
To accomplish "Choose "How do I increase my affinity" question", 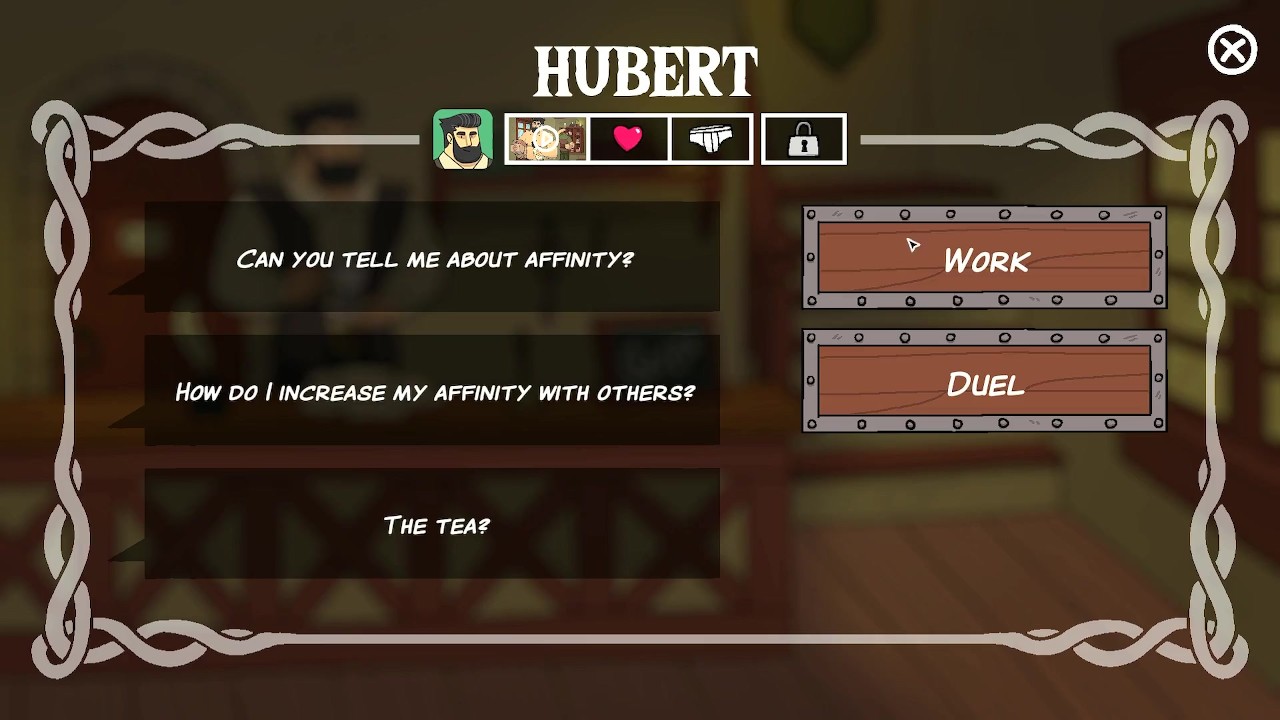I will (432, 391).
